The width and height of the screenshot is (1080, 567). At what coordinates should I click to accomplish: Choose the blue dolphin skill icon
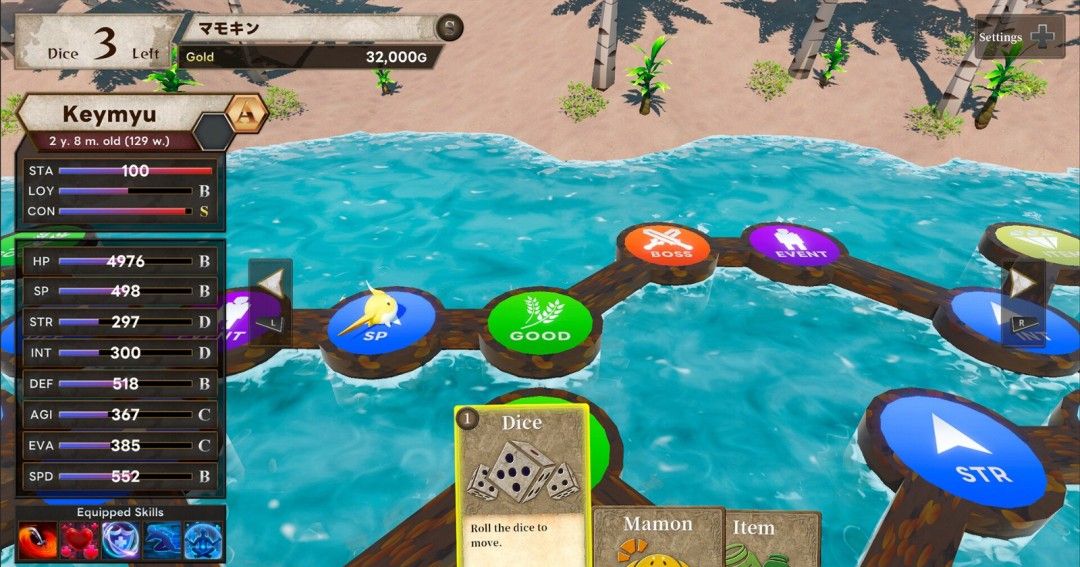(x=162, y=541)
